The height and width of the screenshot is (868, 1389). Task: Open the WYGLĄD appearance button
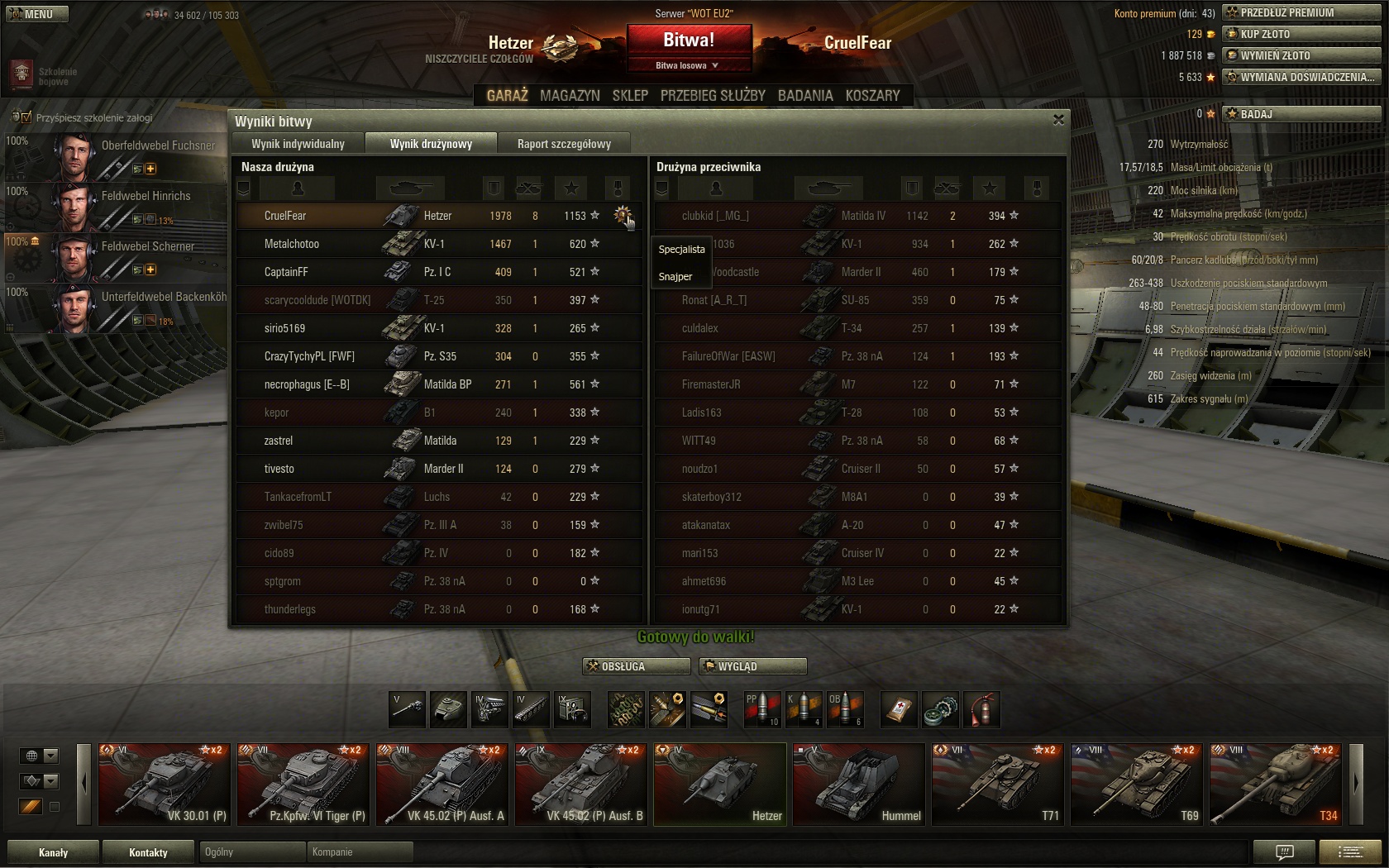point(752,666)
